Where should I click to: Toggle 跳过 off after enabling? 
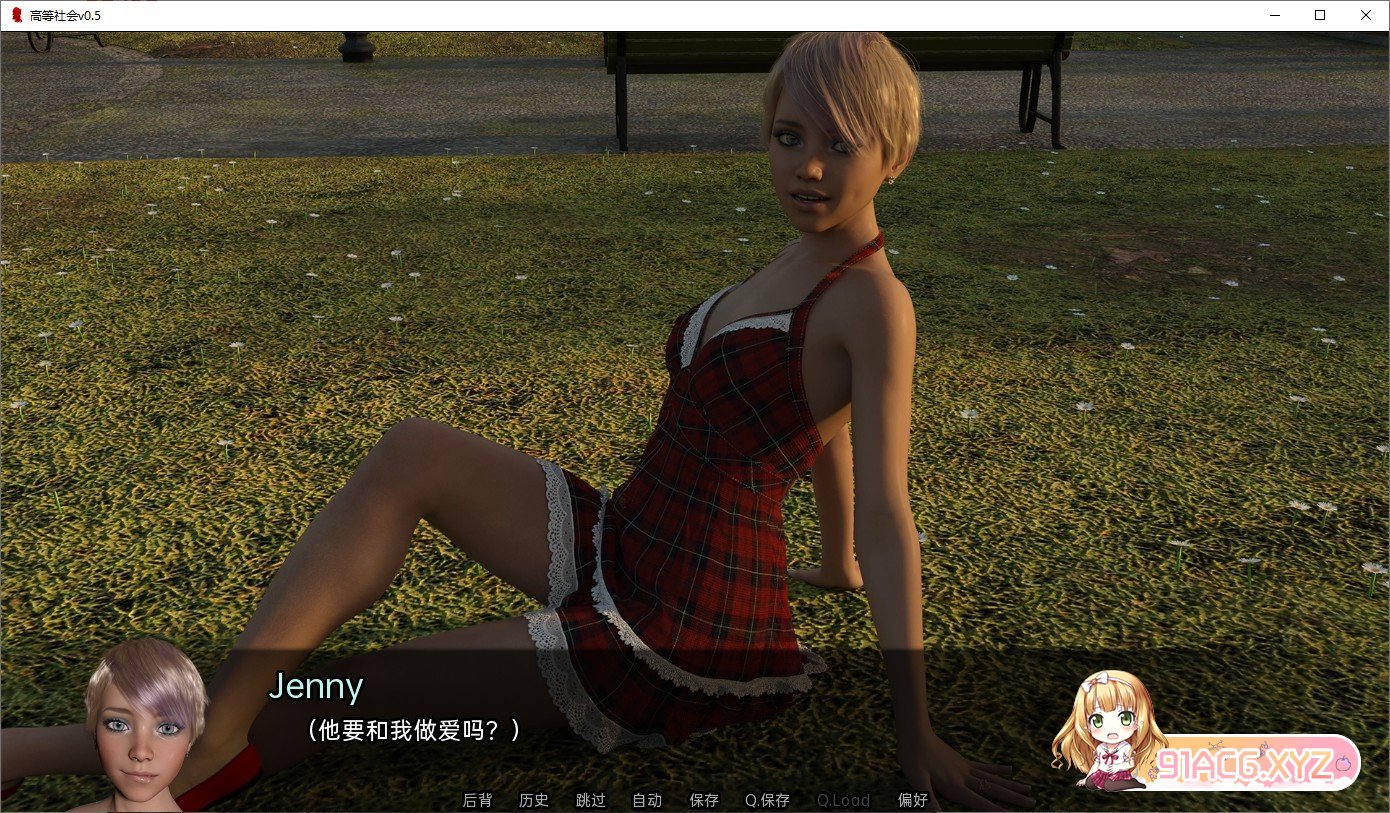point(590,800)
